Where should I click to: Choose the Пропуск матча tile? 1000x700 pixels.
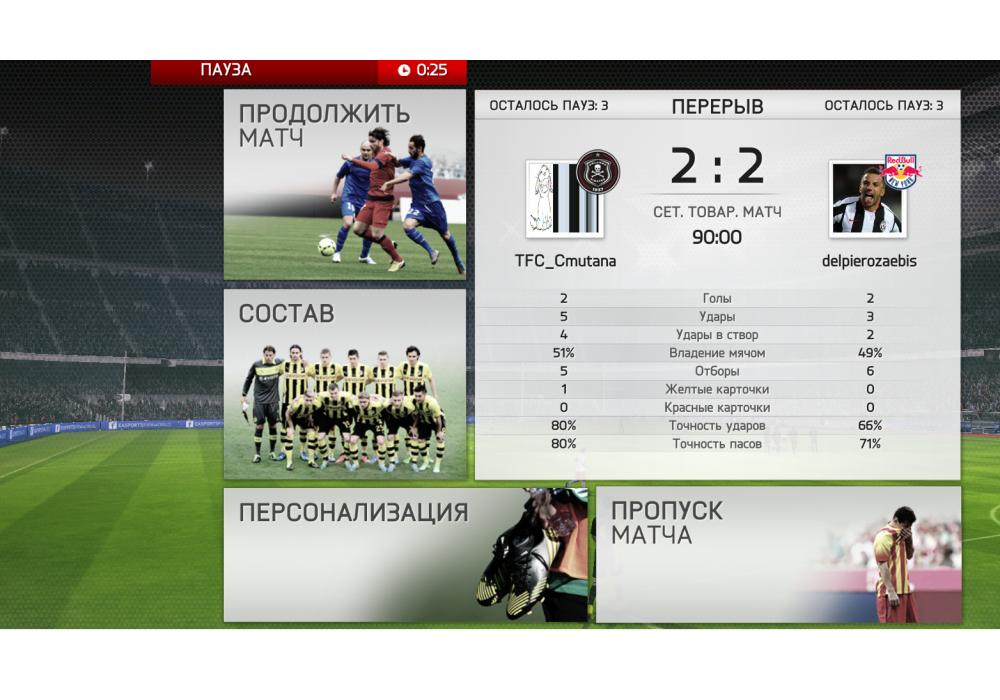[x=778, y=555]
